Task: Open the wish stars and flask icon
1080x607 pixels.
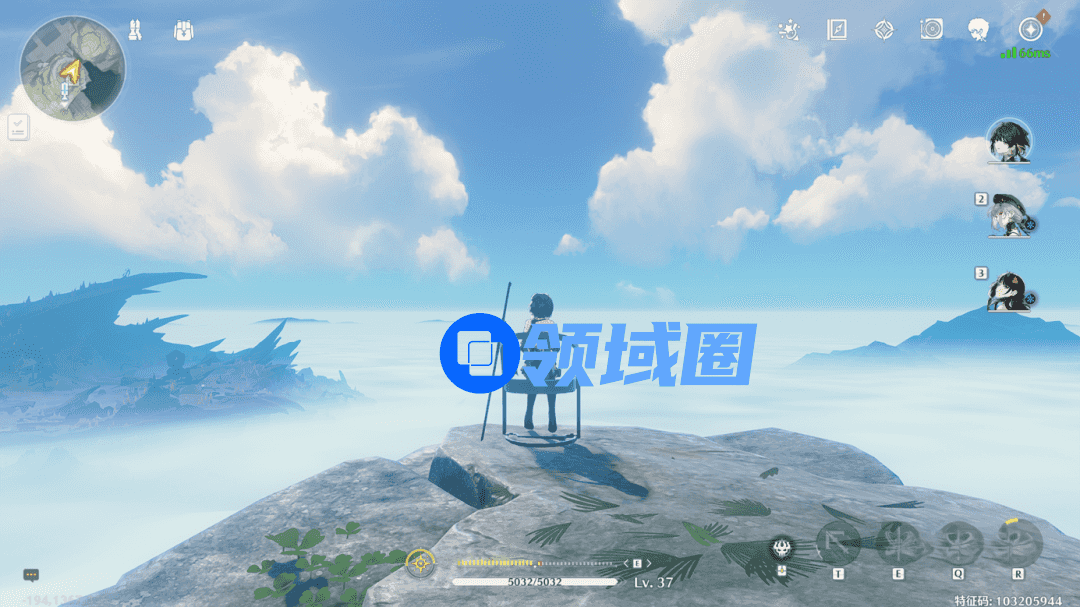Action: pos(790,30)
